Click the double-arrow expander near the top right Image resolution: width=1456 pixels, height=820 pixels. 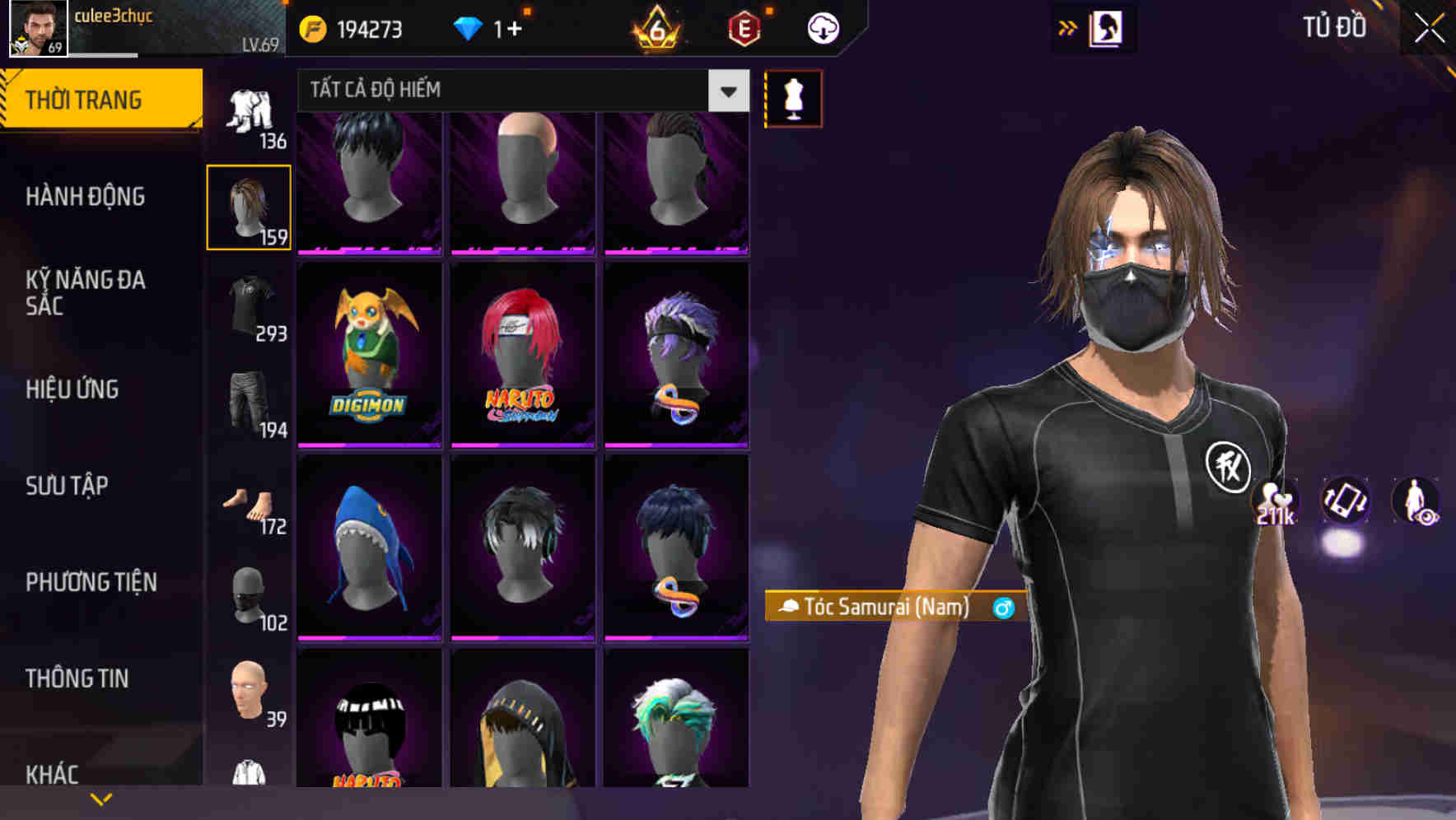1068,26
